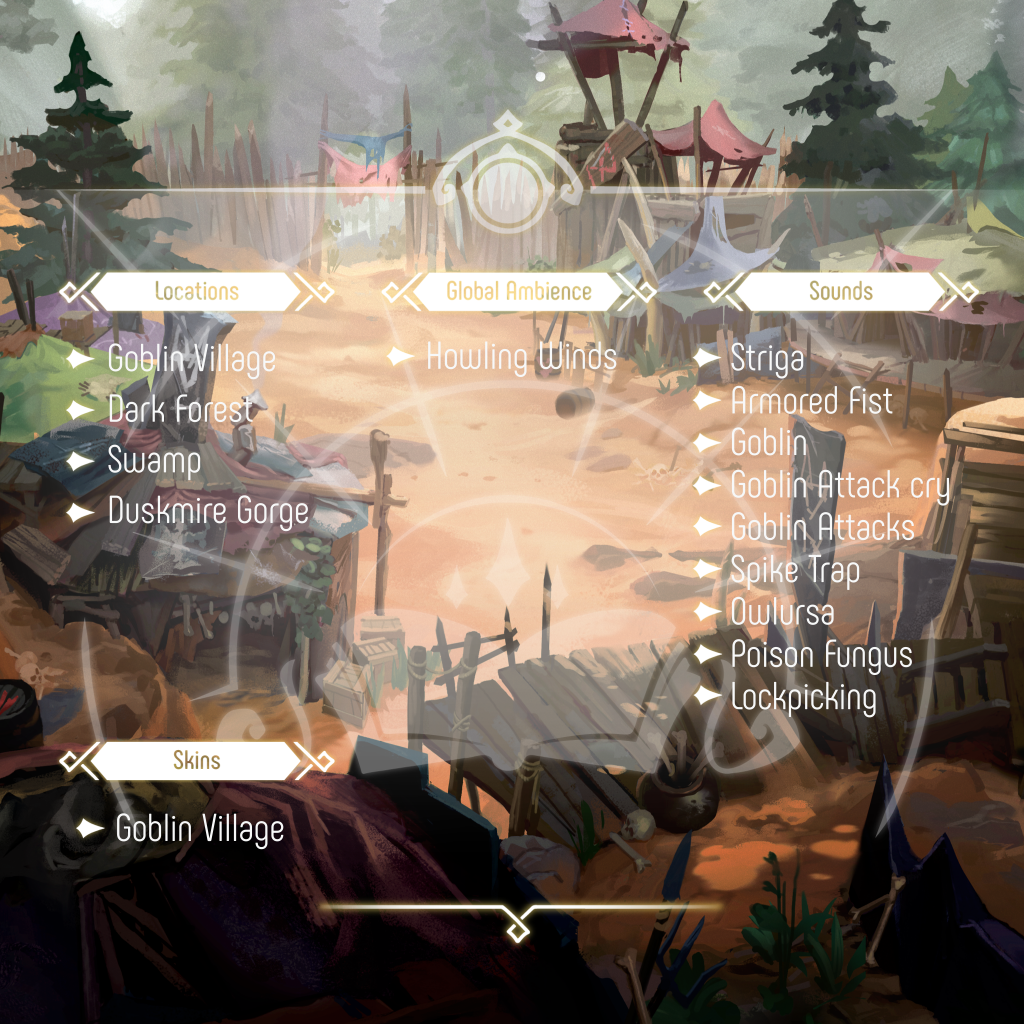The image size is (1024, 1024).
Task: Select Goblin Village under Locations
Action: [191, 359]
